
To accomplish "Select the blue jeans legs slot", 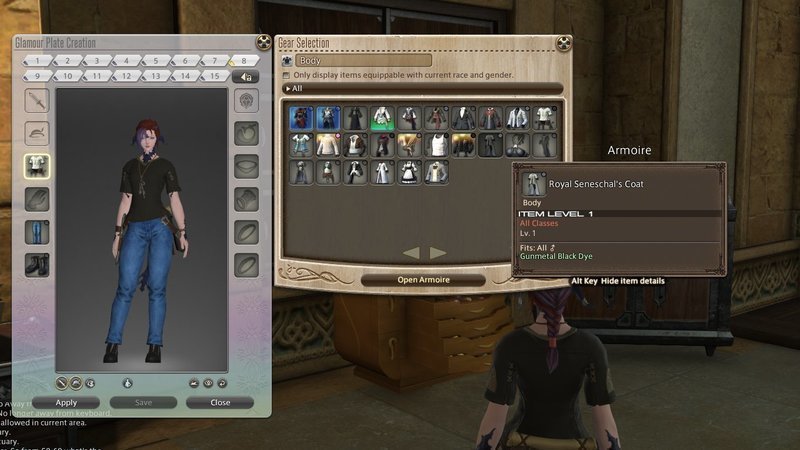I will point(37,231).
